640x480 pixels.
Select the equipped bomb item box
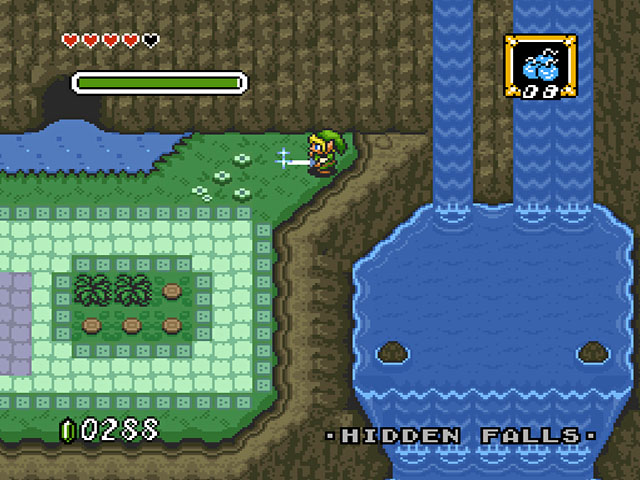539,67
